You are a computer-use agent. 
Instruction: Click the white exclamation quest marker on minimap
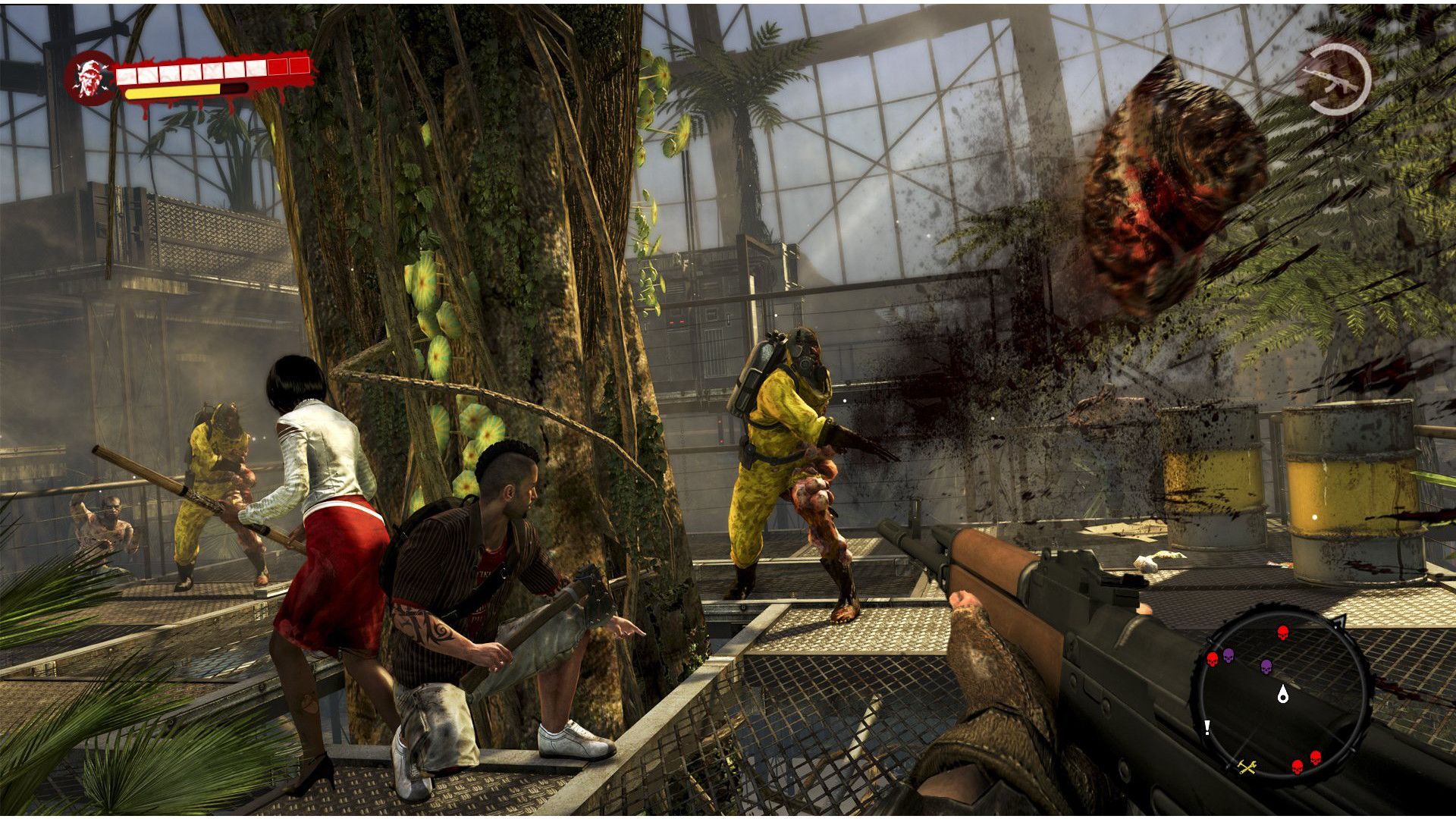1207,728
